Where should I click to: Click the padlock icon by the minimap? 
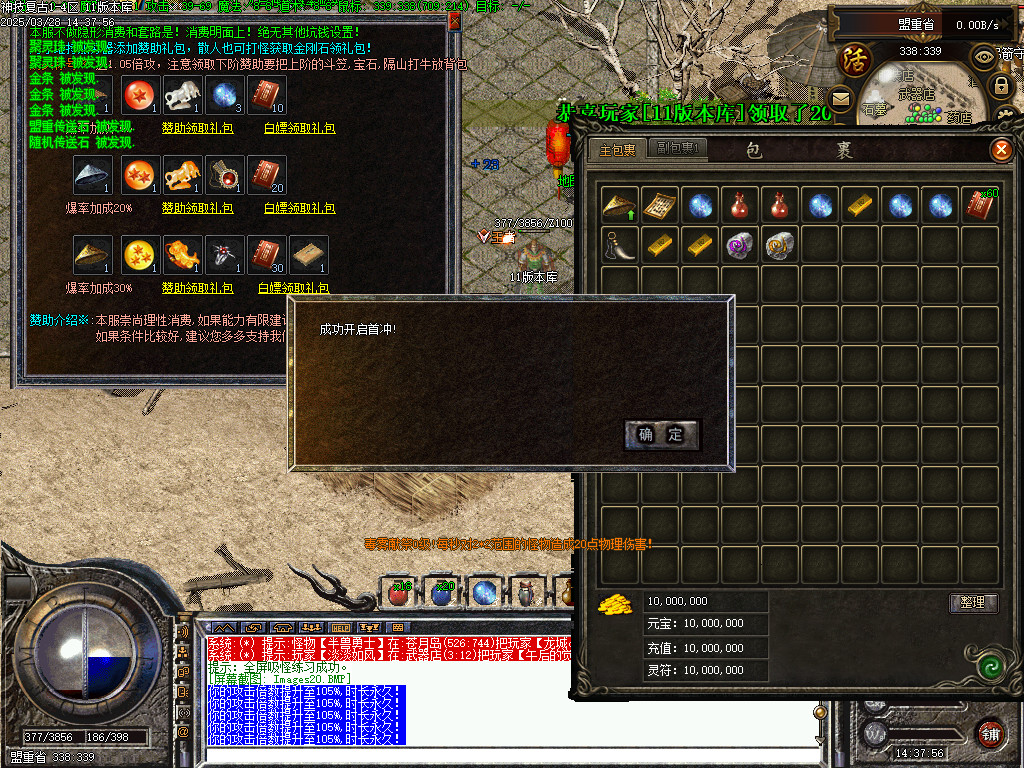click(1001, 85)
